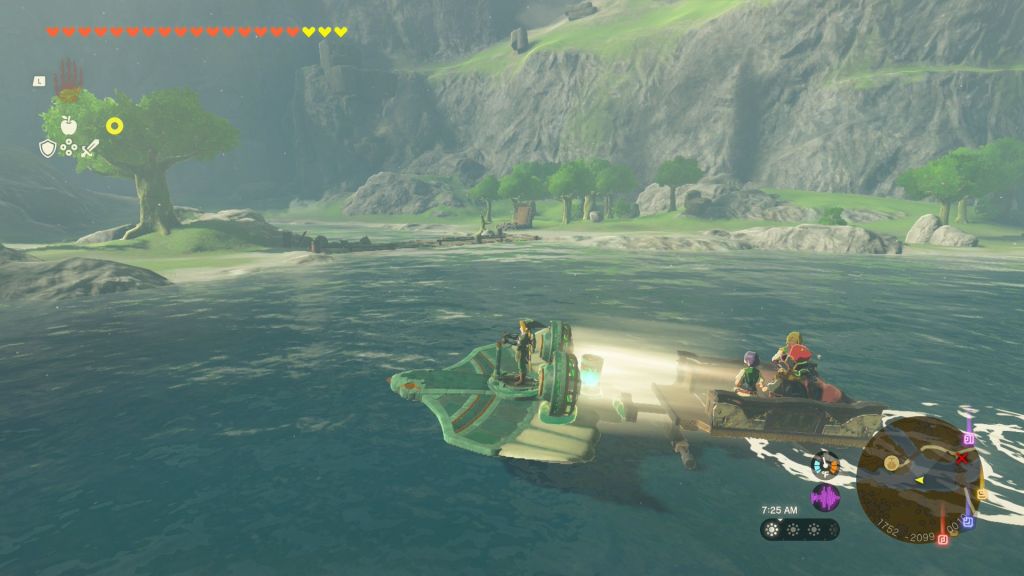Open the apple materials quick-select
The width and height of the screenshot is (1024, 576).
tap(68, 124)
